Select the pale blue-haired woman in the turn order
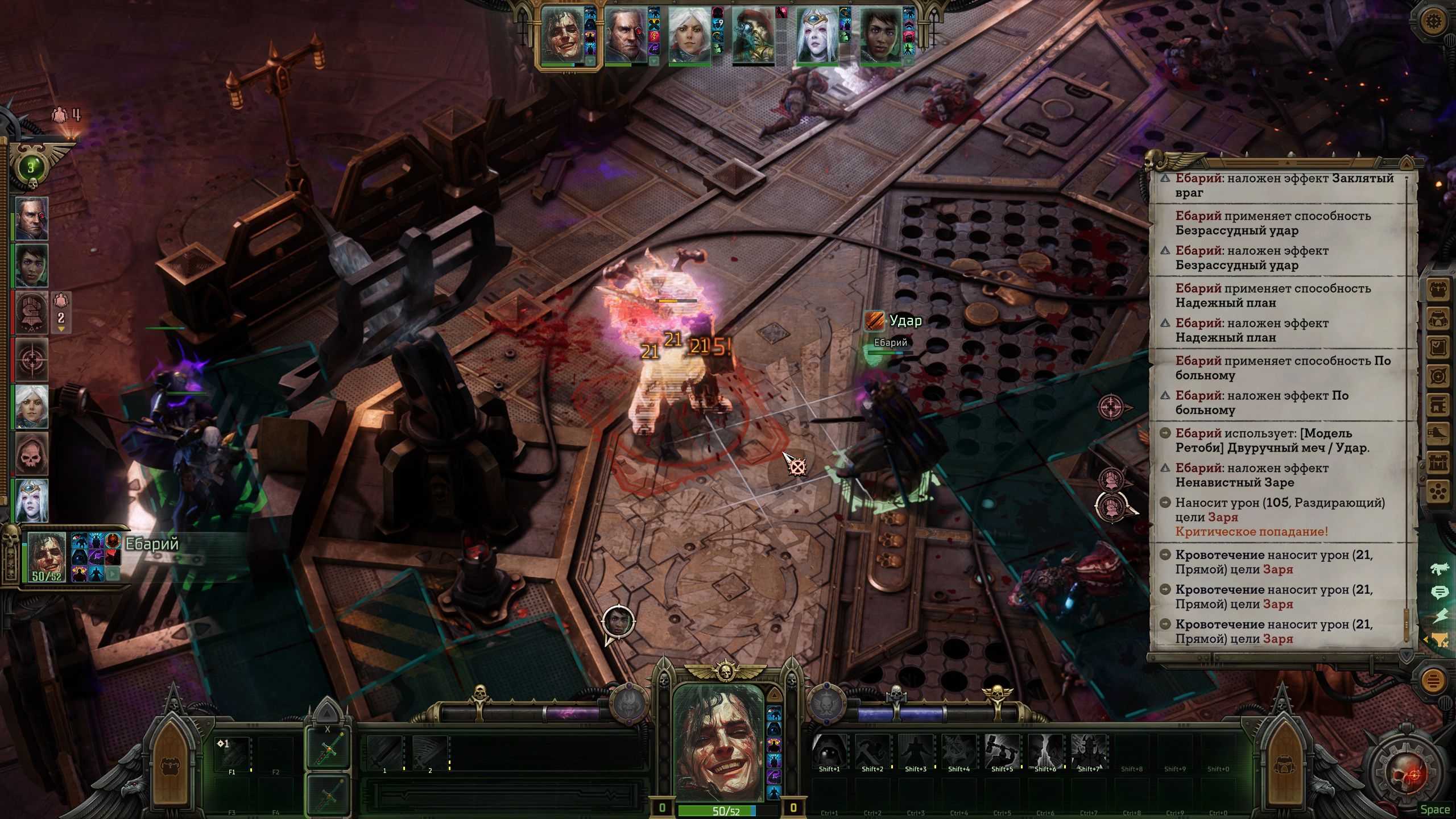The height and width of the screenshot is (819, 1456). coord(31,500)
